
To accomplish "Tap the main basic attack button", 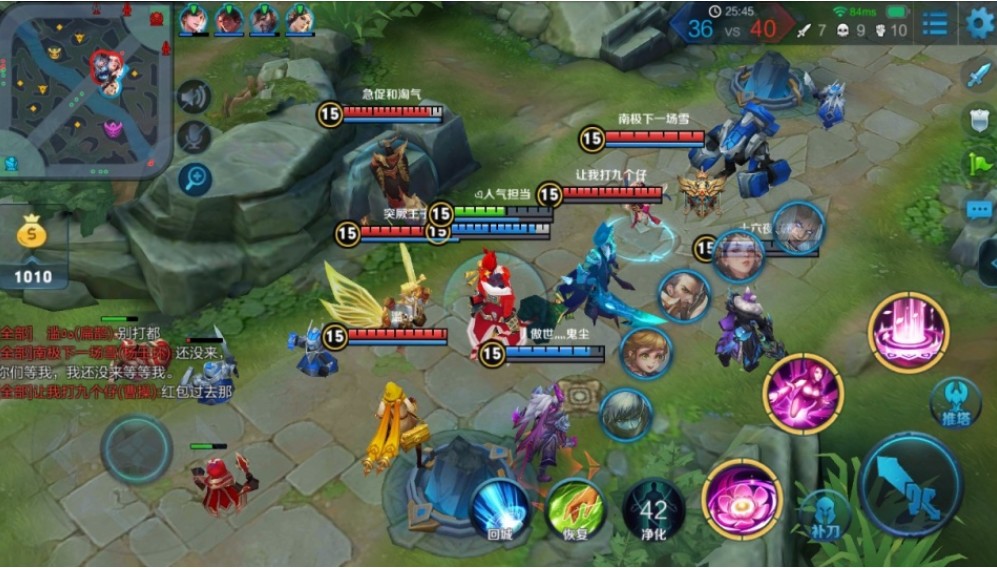I will pos(911,484).
